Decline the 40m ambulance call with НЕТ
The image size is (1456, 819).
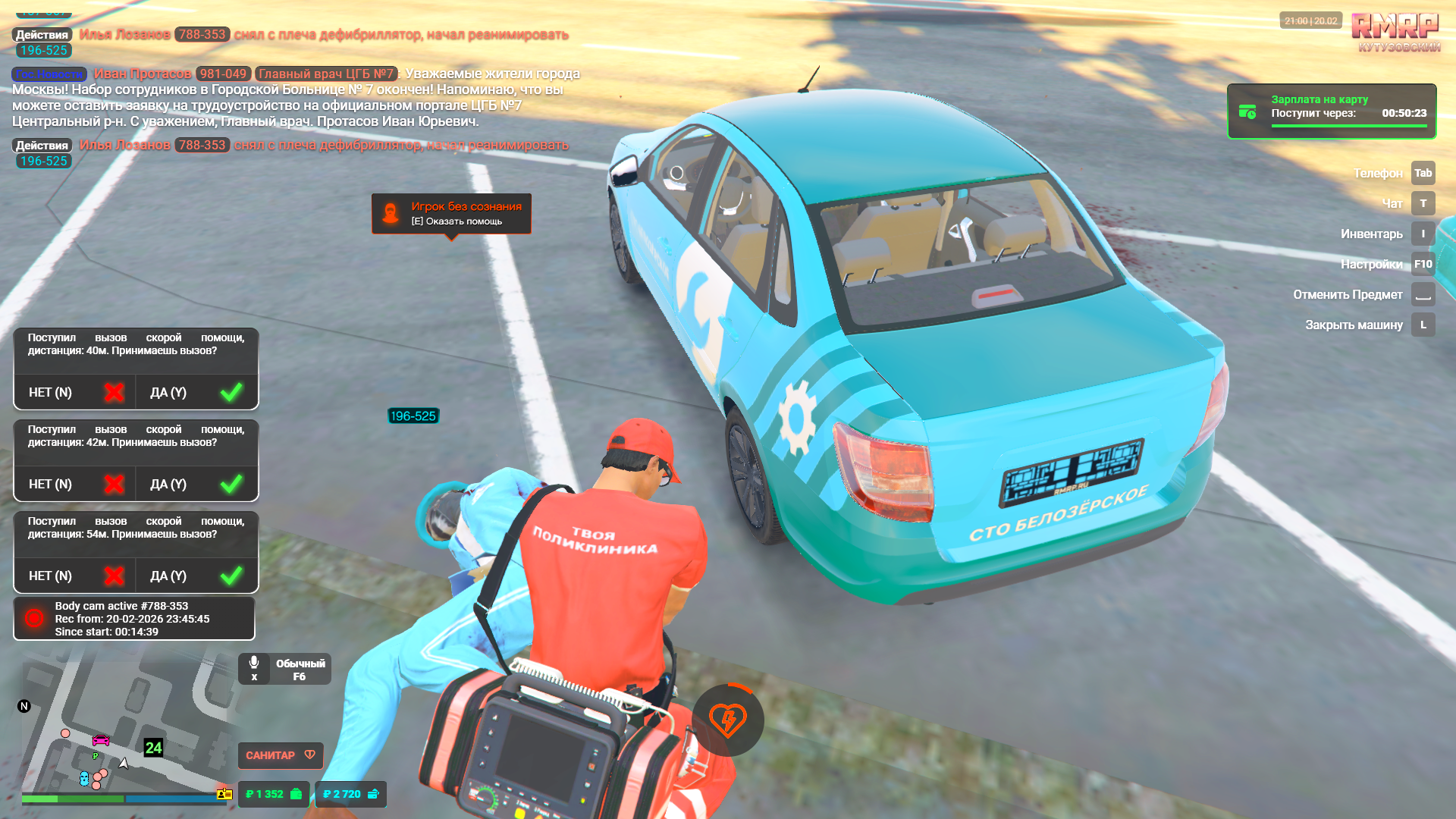tap(74, 392)
